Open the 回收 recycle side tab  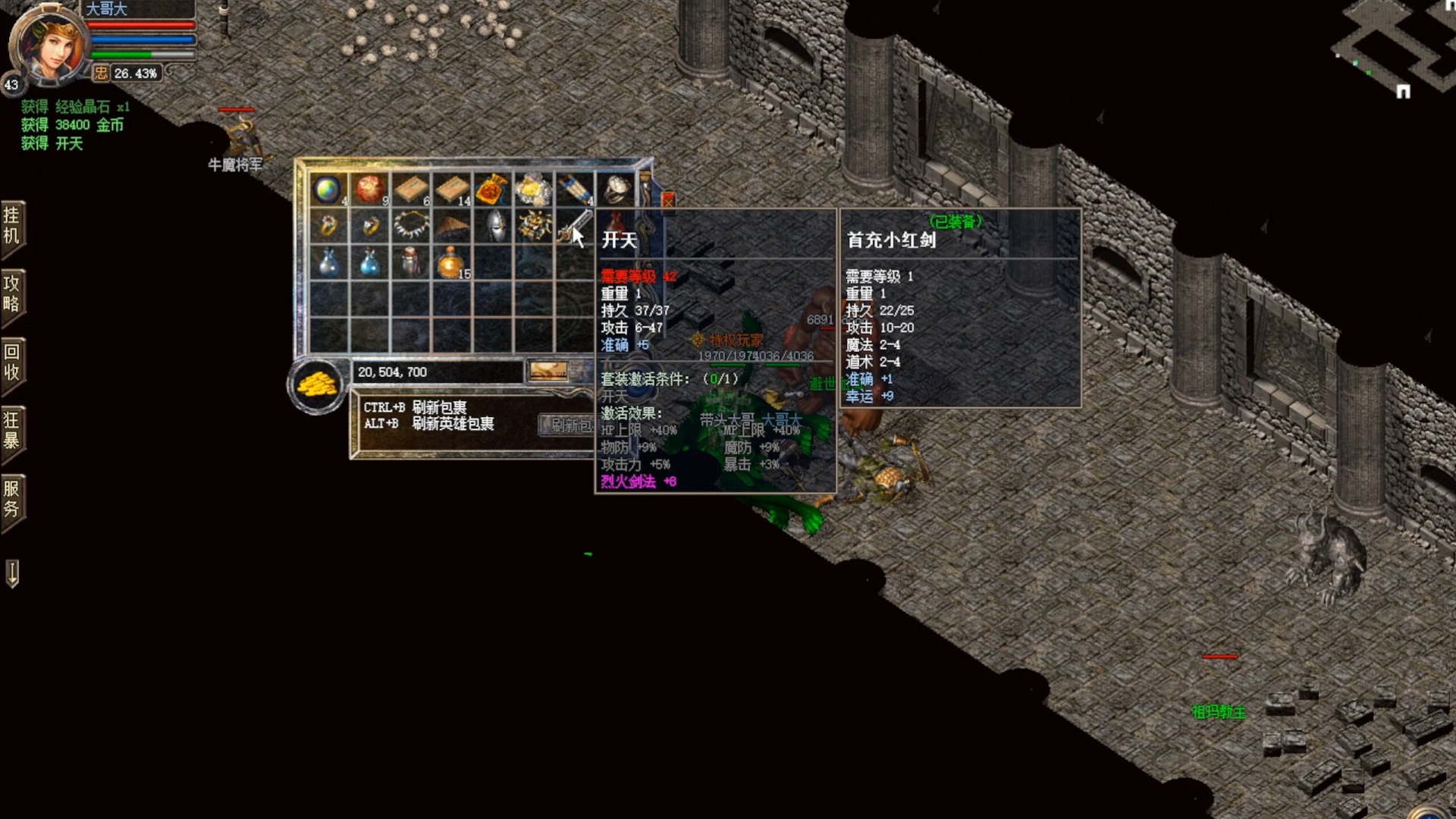pos(12,362)
